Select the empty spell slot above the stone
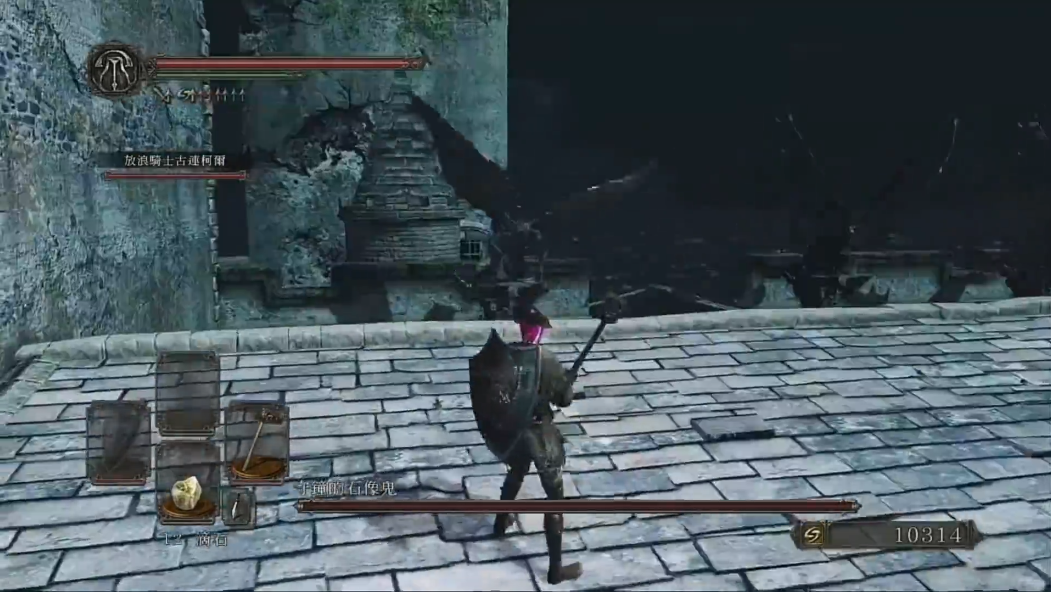This screenshot has width=1051, height=592. [187, 393]
